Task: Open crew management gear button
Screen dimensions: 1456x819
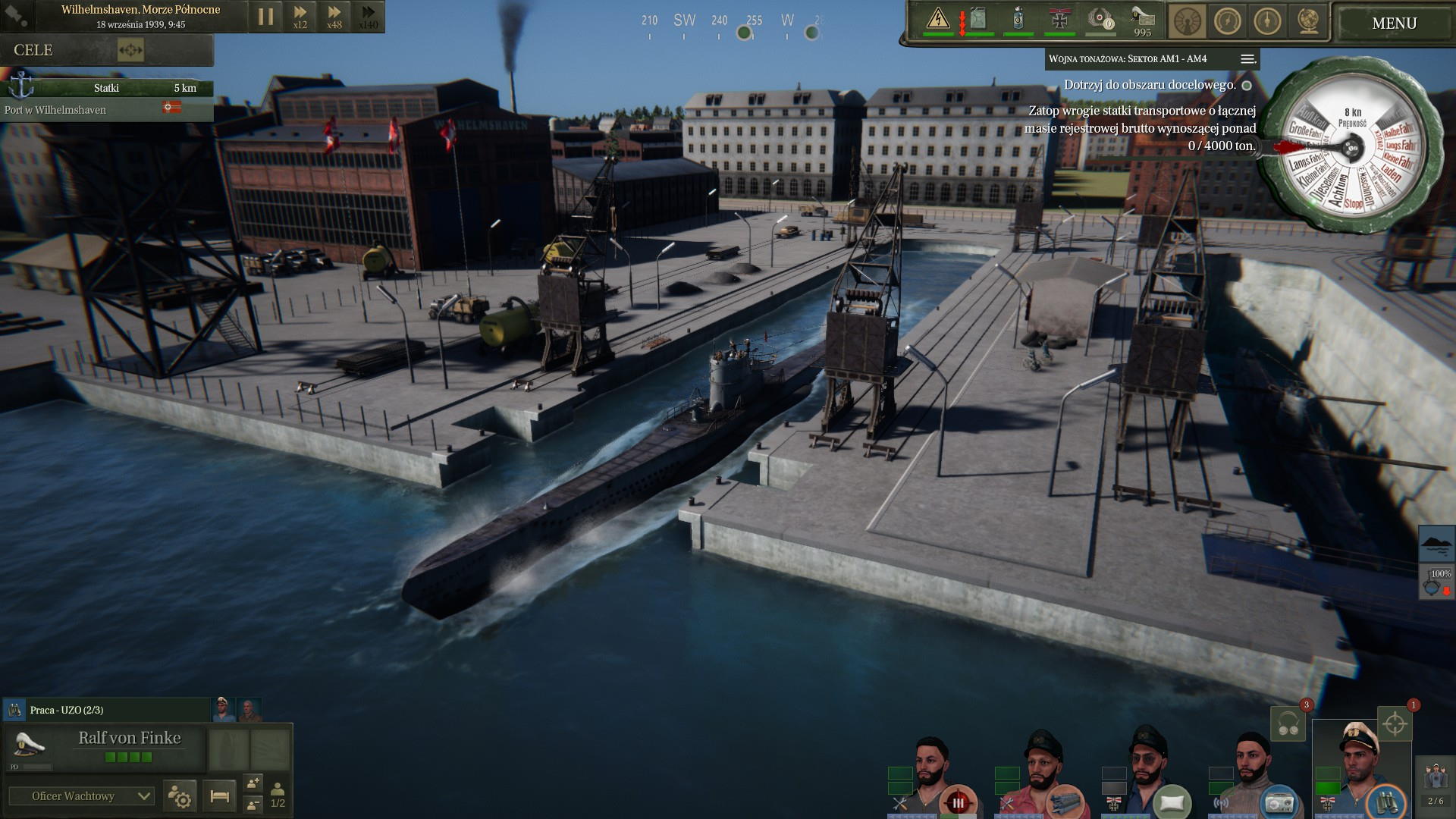Action: pos(180,796)
